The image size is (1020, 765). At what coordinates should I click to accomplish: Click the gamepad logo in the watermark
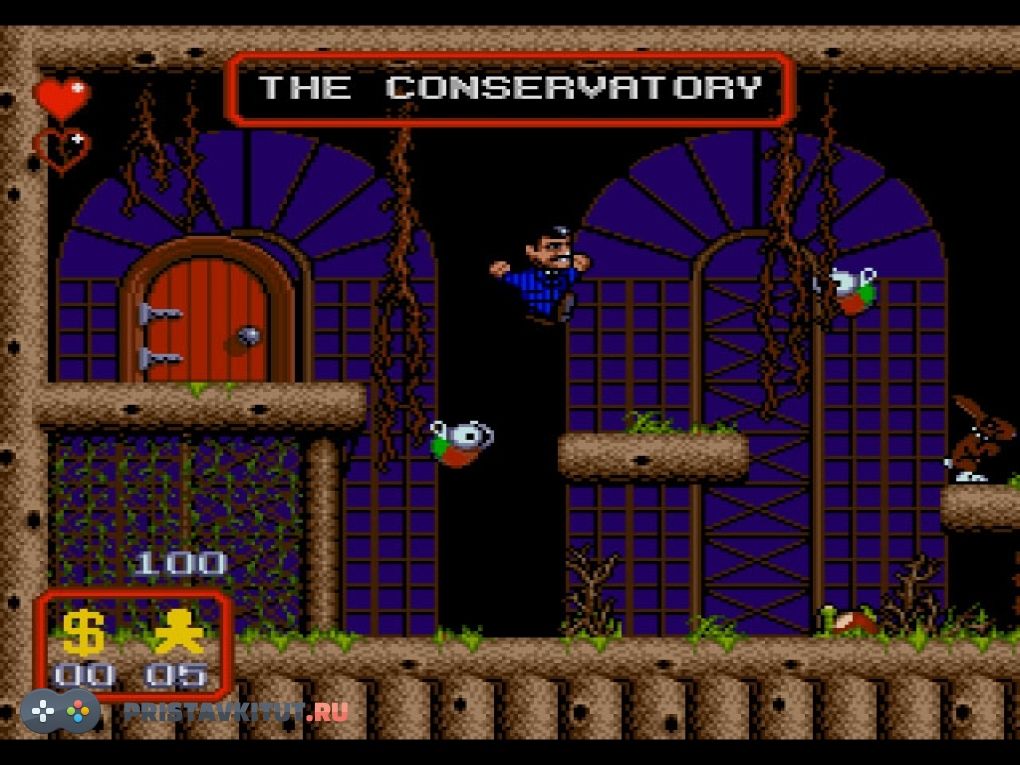pos(61,711)
